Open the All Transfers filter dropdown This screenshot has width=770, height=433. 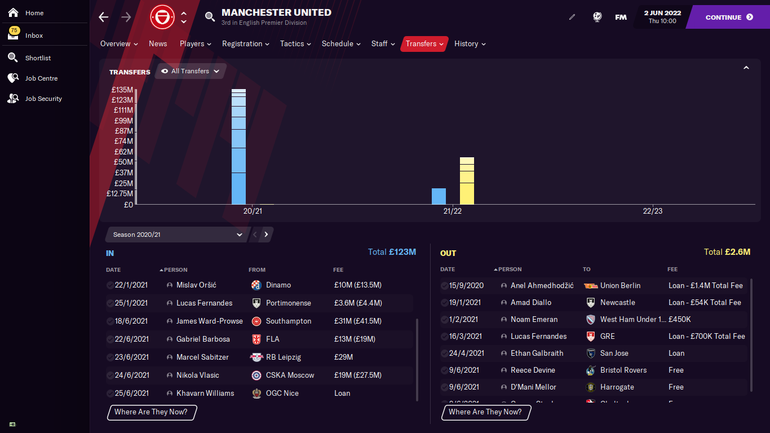tap(190, 71)
